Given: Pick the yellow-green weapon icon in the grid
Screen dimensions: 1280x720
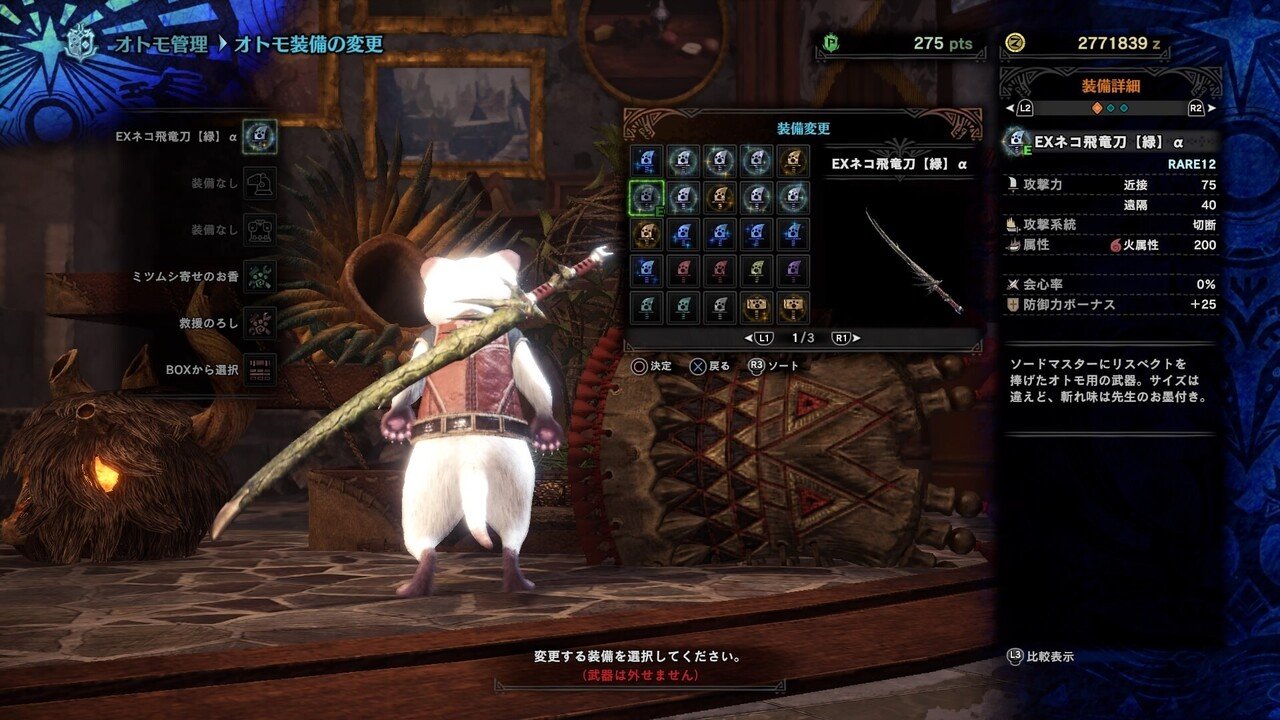Looking at the screenshot, I should pos(757,271).
